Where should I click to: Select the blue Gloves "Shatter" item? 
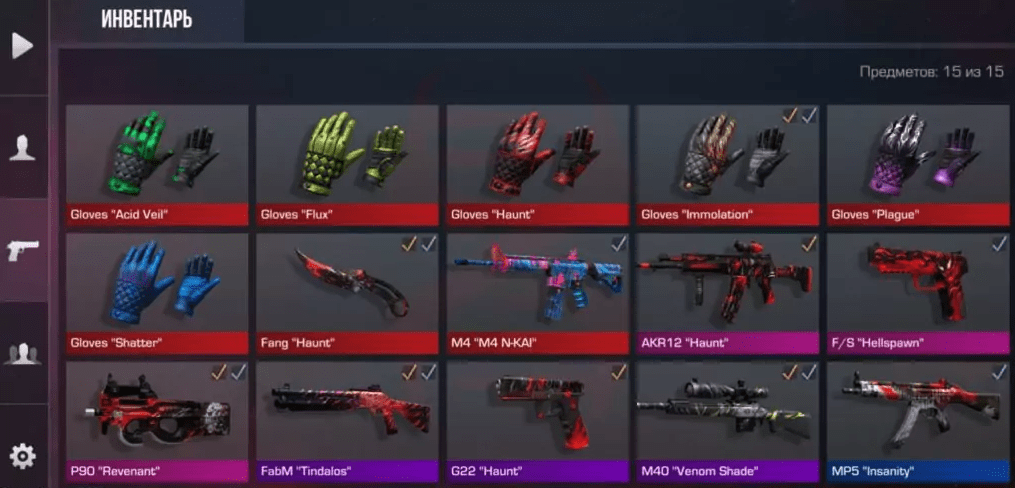tap(157, 288)
